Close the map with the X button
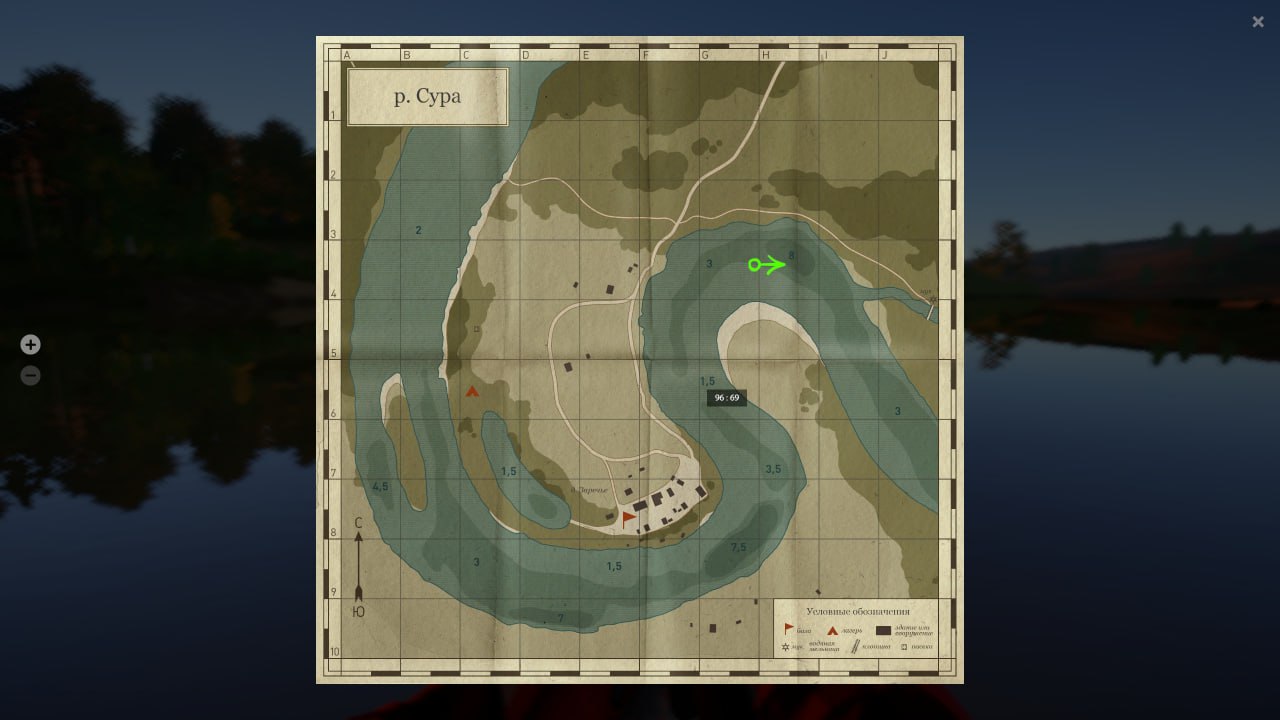This screenshot has height=720, width=1280. coord(1258,22)
